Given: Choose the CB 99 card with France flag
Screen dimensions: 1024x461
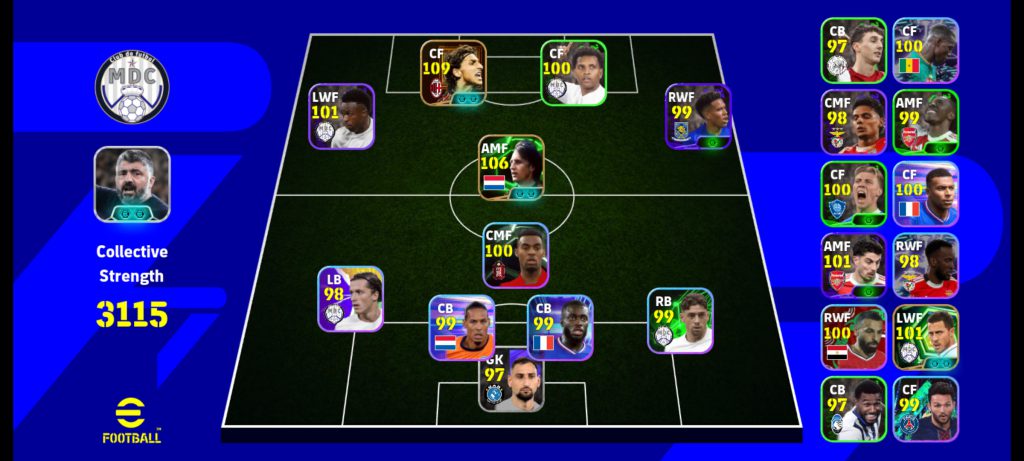Looking at the screenshot, I should pos(560,327).
